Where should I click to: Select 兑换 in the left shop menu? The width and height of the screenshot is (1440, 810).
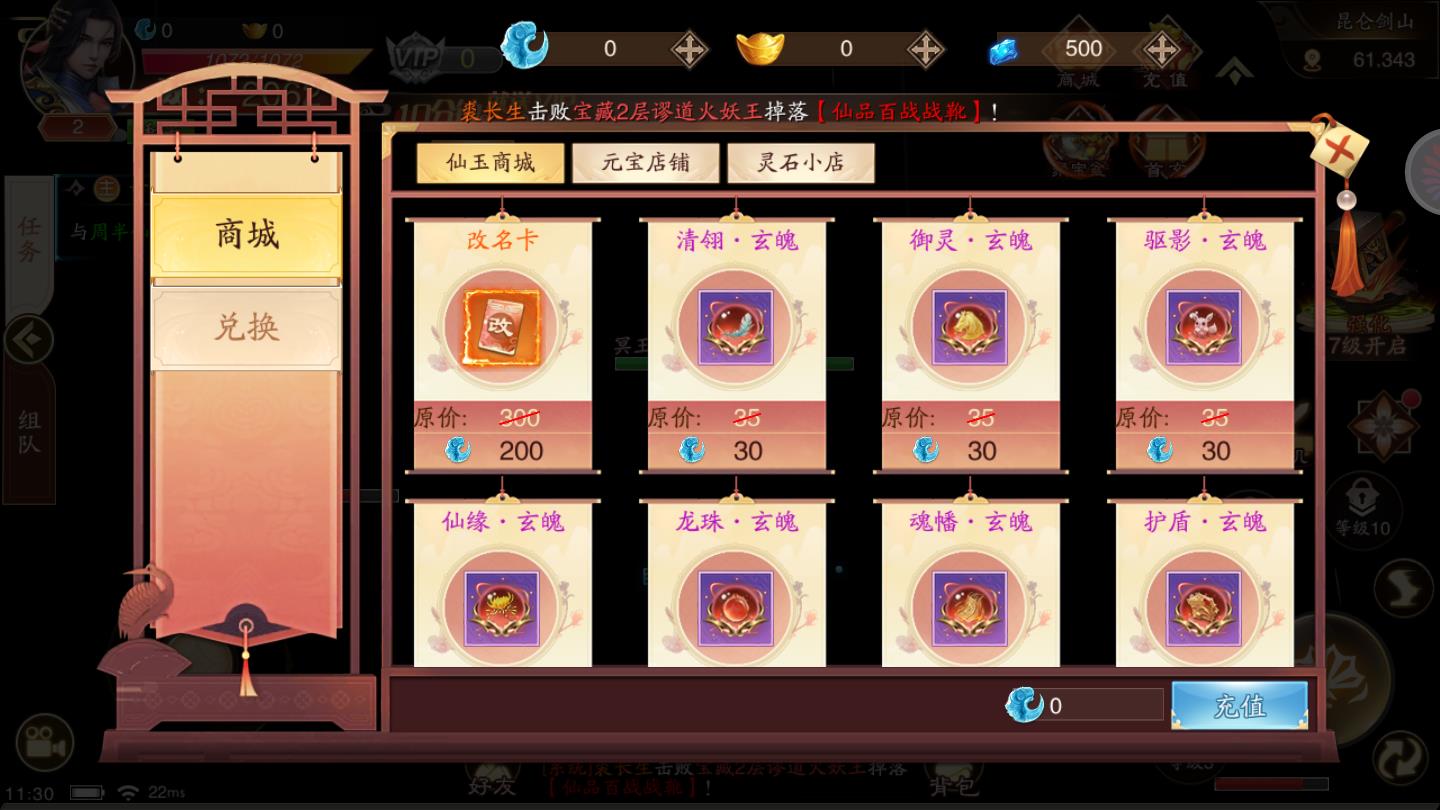click(x=246, y=327)
